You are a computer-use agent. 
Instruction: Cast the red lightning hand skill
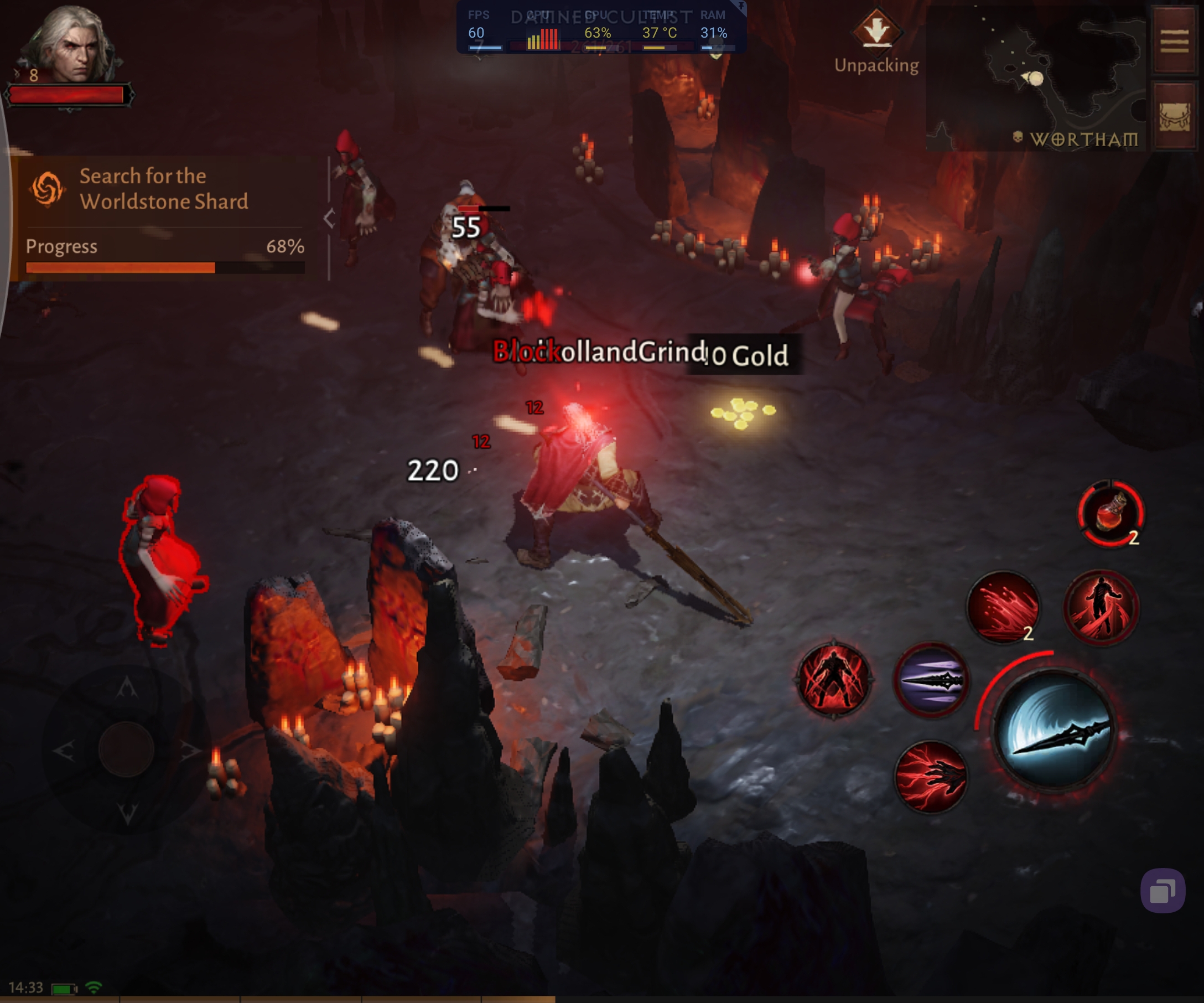coord(931,777)
